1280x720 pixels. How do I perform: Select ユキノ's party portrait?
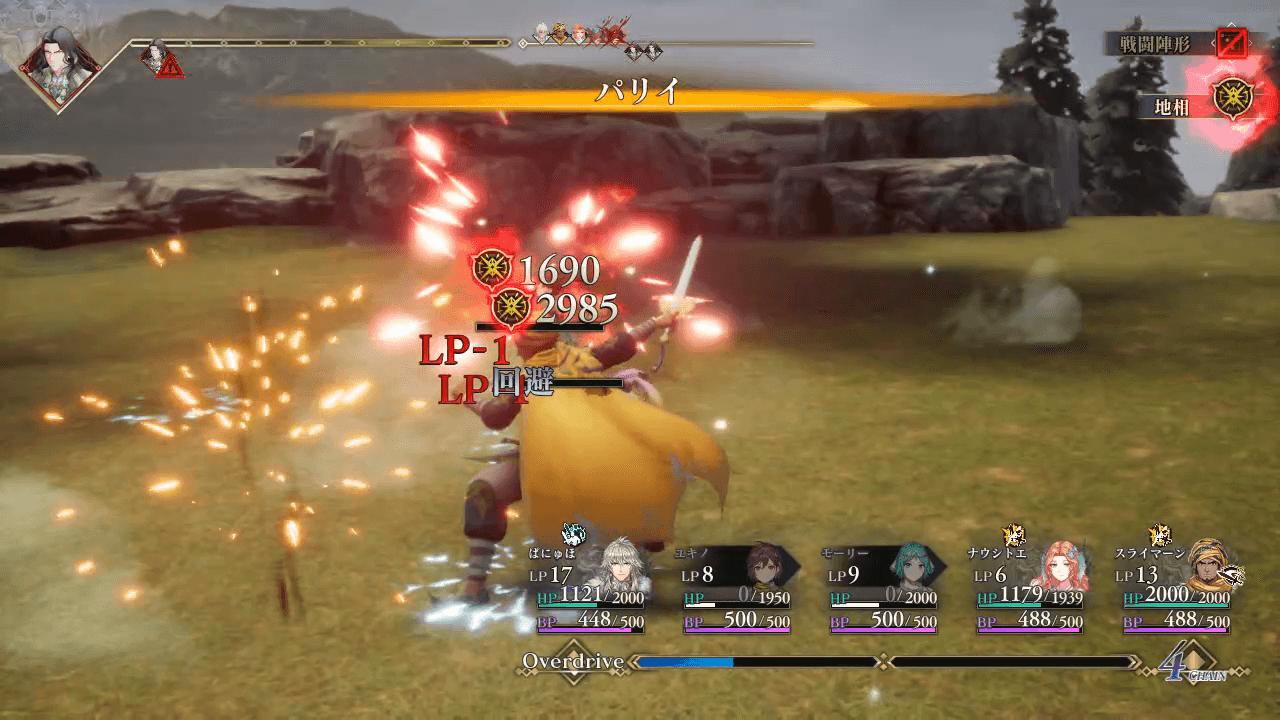(x=763, y=567)
